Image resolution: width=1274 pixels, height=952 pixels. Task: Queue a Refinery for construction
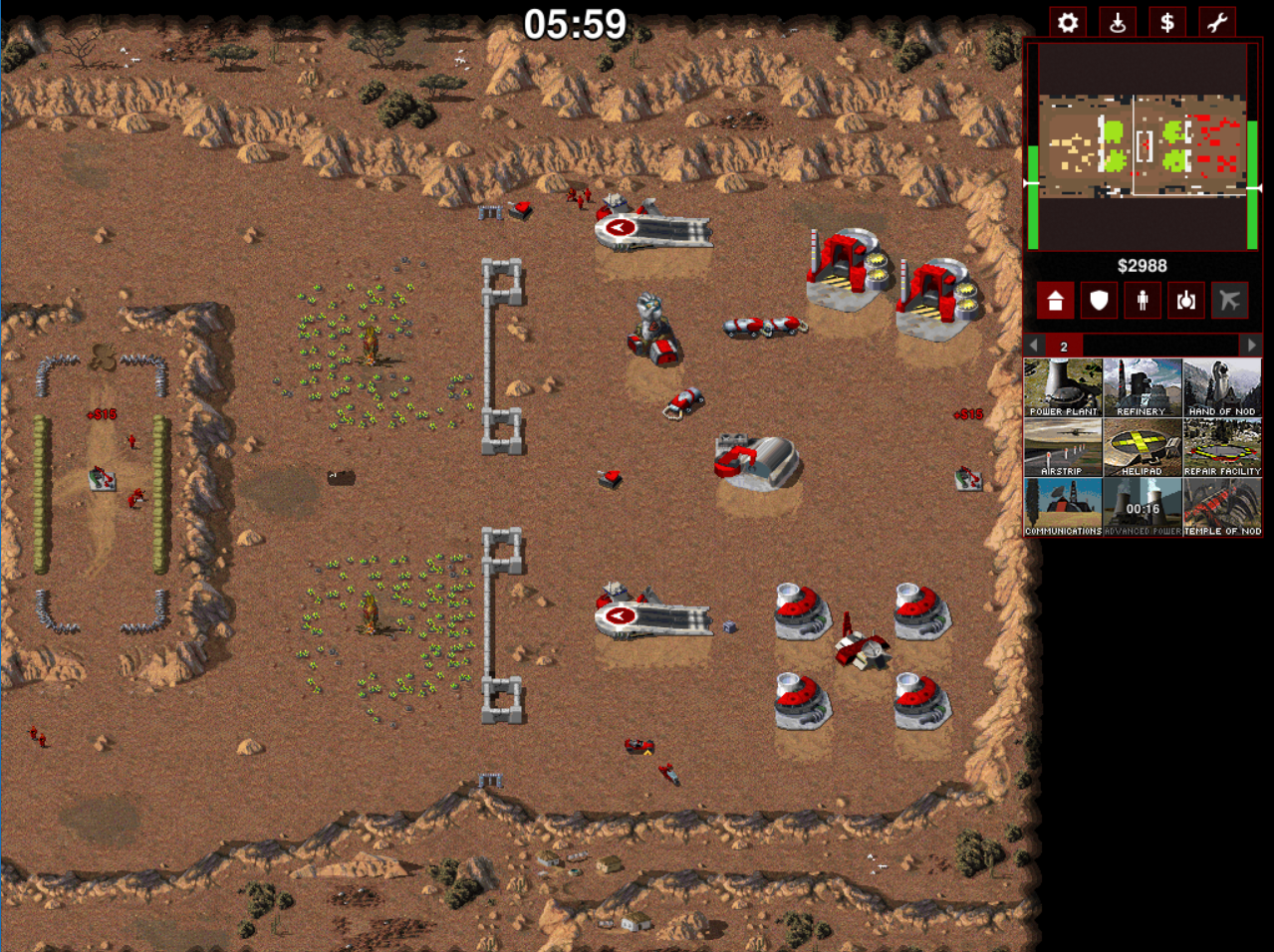(x=1143, y=387)
